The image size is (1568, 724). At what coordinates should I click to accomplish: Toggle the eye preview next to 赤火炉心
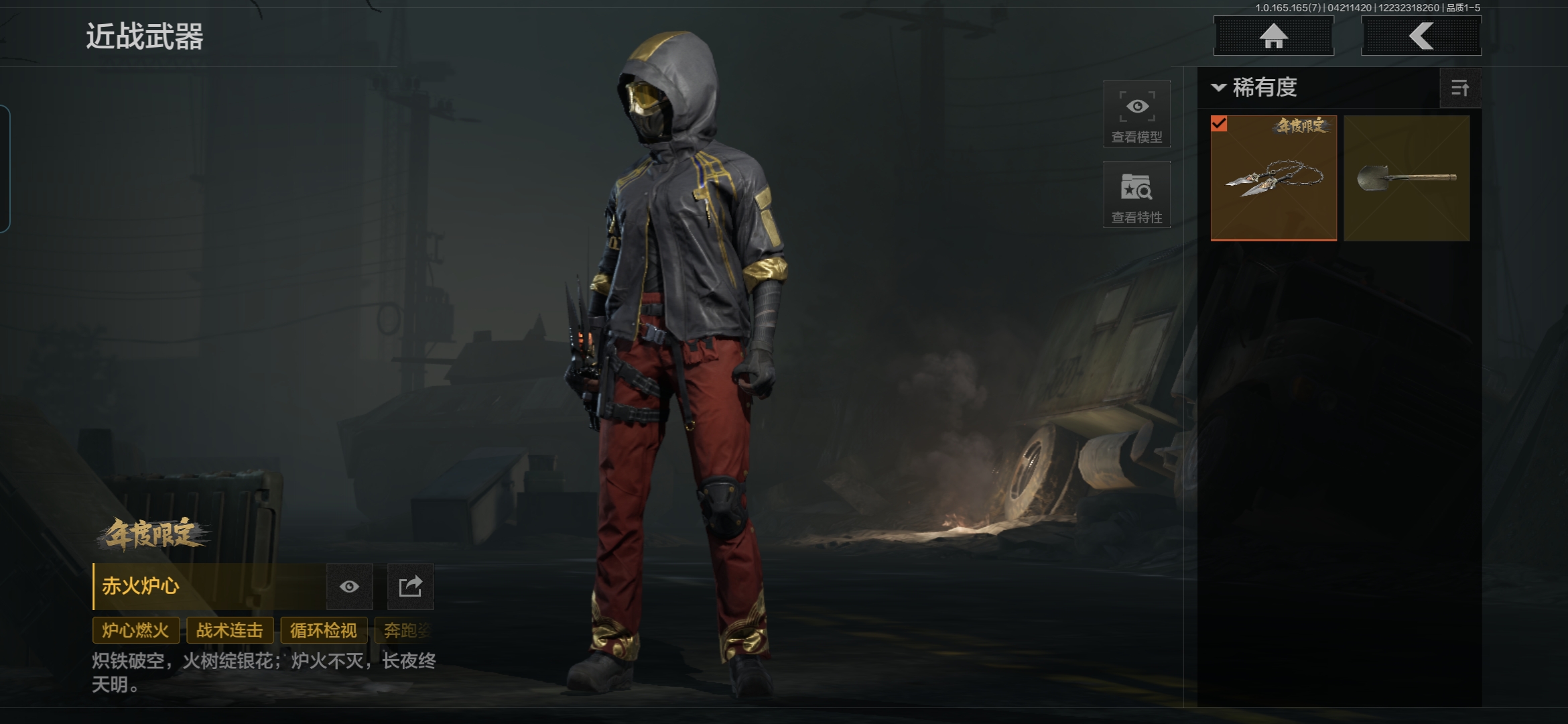click(x=349, y=587)
